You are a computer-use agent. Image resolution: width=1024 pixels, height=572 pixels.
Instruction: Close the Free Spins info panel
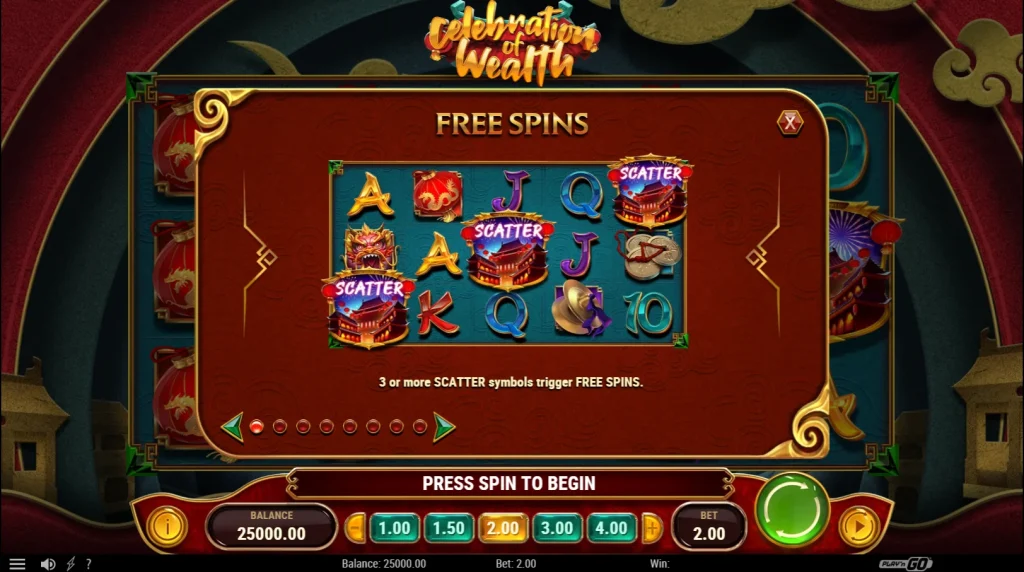point(790,123)
